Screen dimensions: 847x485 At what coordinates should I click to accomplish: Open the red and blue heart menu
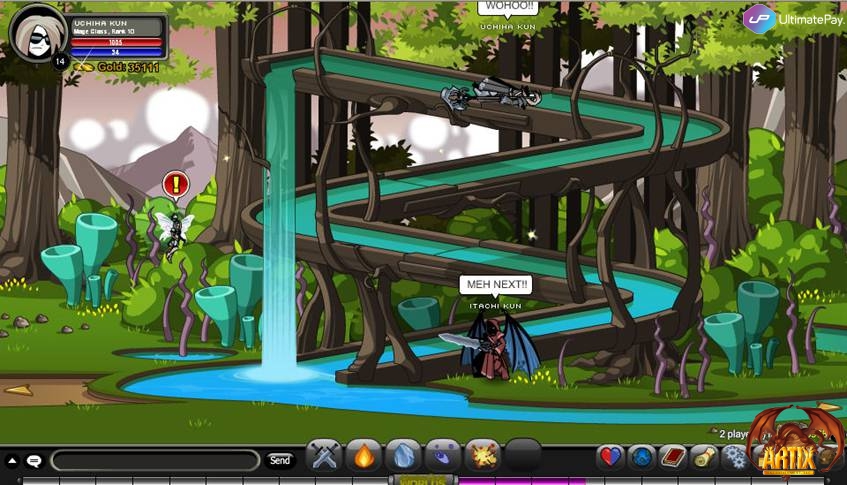point(610,458)
